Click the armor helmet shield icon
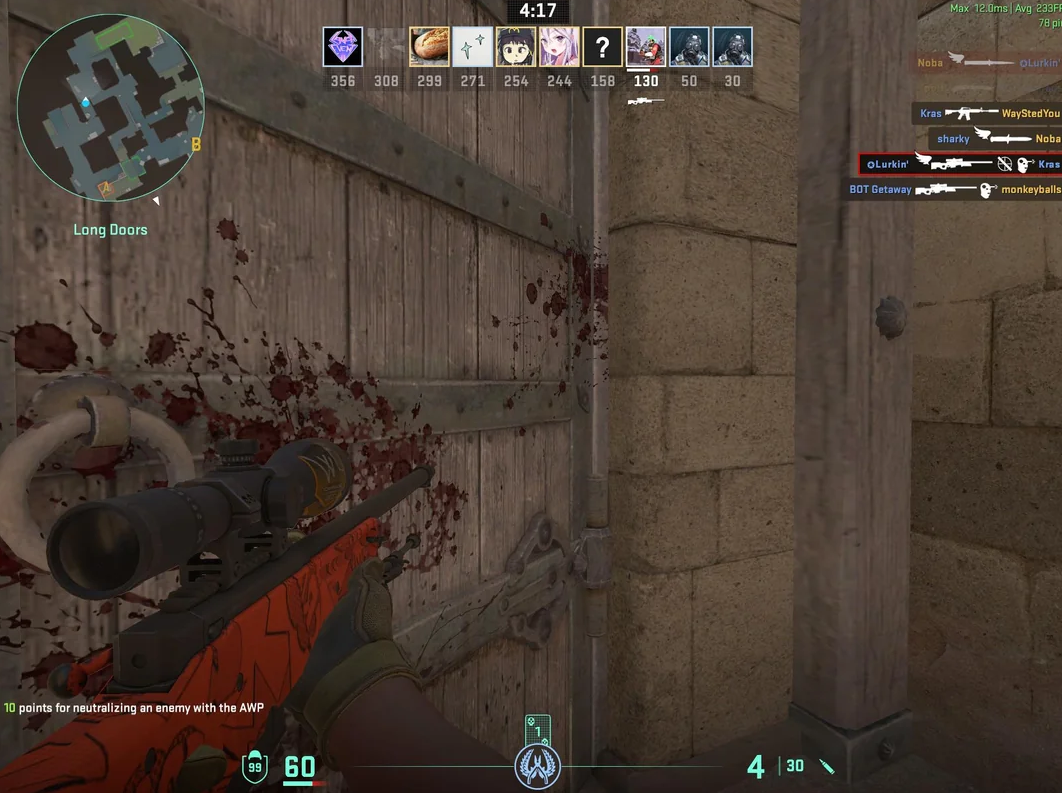 [x=256, y=767]
